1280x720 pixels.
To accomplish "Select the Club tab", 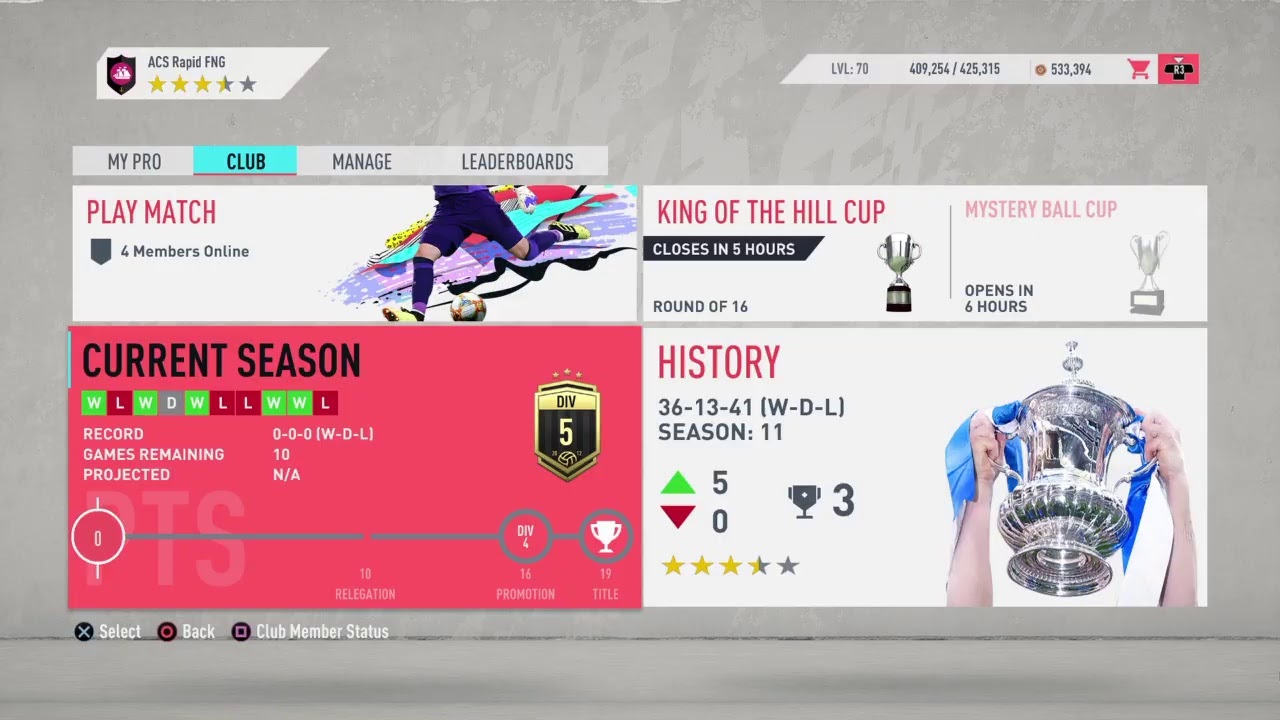I will [x=245, y=162].
